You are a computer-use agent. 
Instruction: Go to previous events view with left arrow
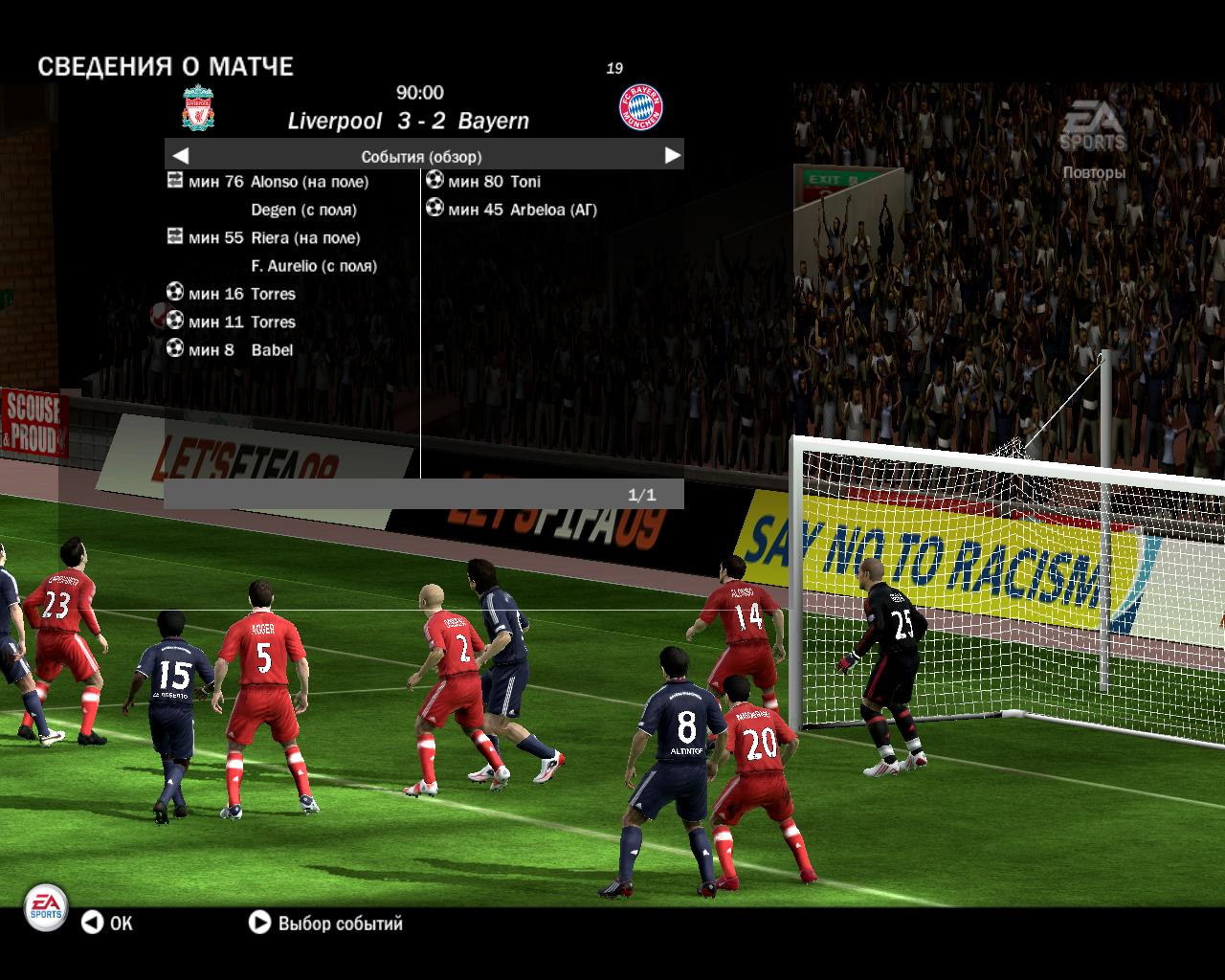(181, 155)
